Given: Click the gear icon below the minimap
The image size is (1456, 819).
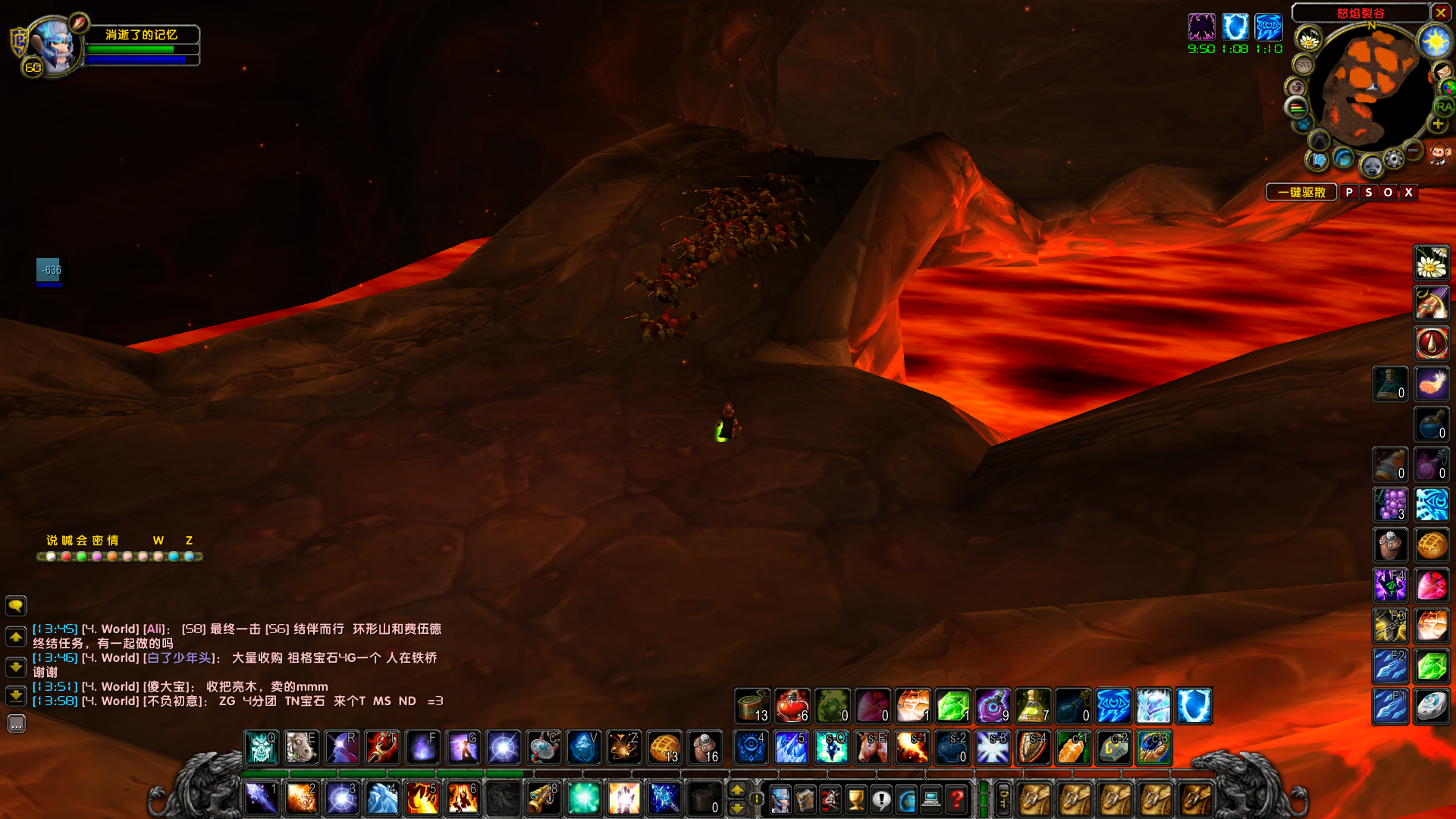Looking at the screenshot, I should [x=1393, y=158].
